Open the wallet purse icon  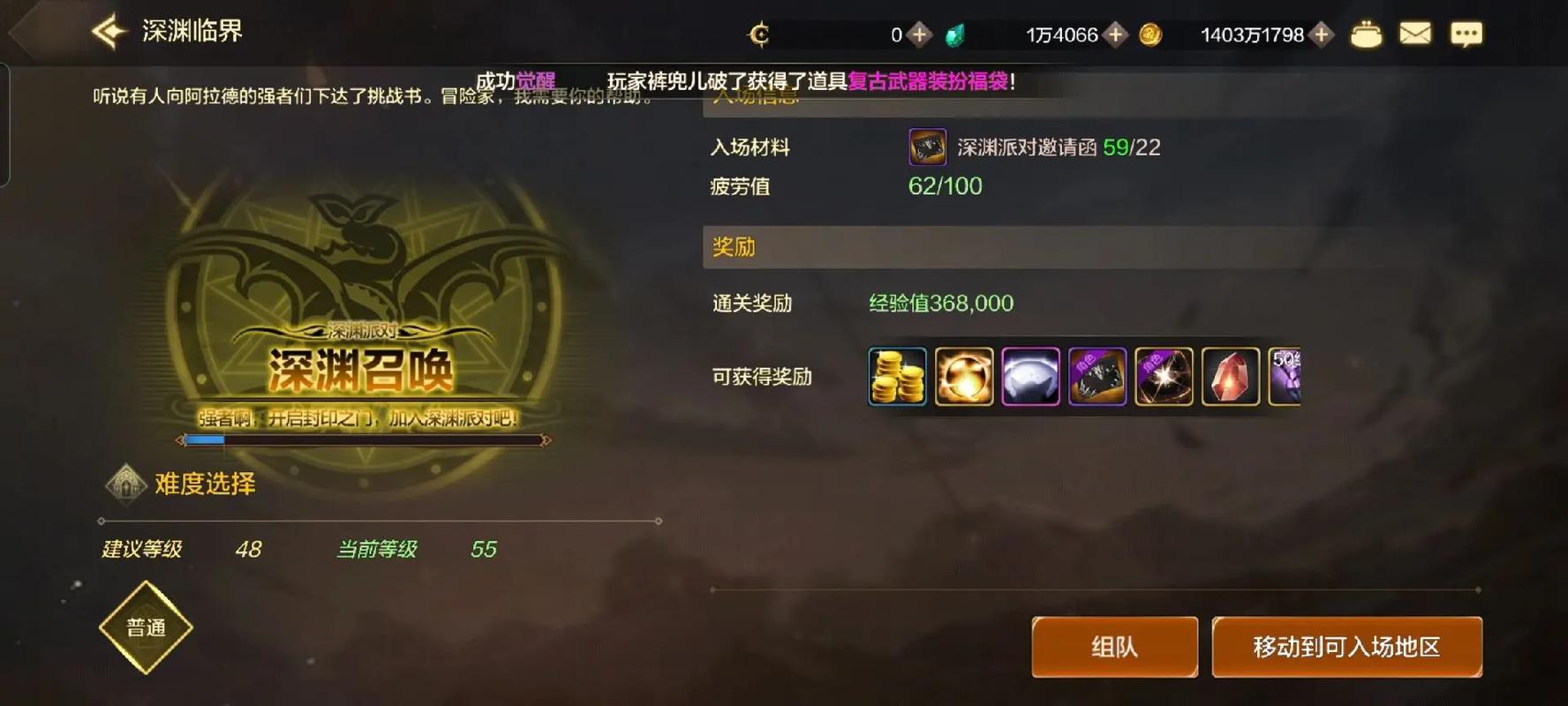click(1366, 34)
